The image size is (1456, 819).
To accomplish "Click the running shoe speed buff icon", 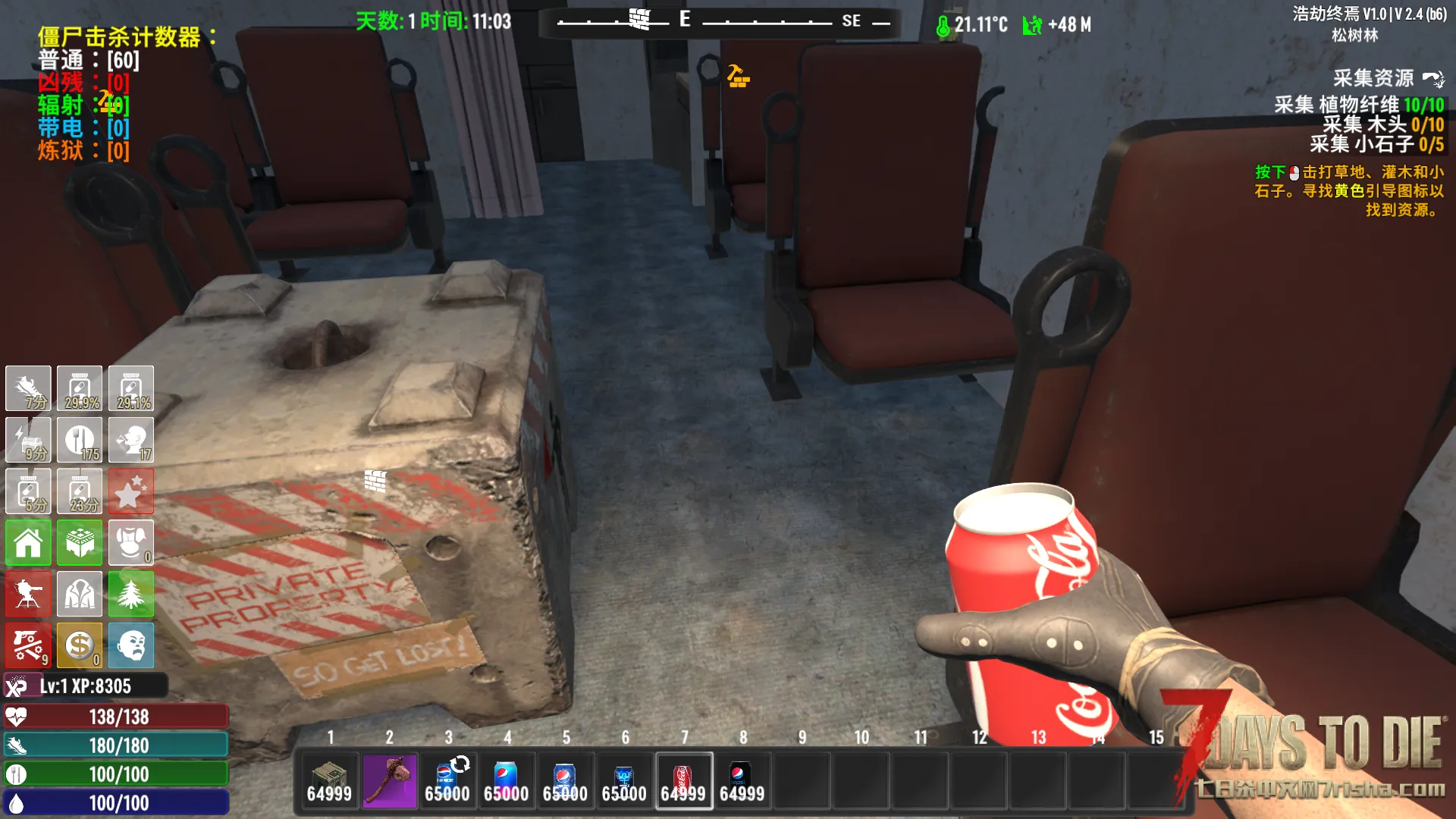I will pos(28,388).
